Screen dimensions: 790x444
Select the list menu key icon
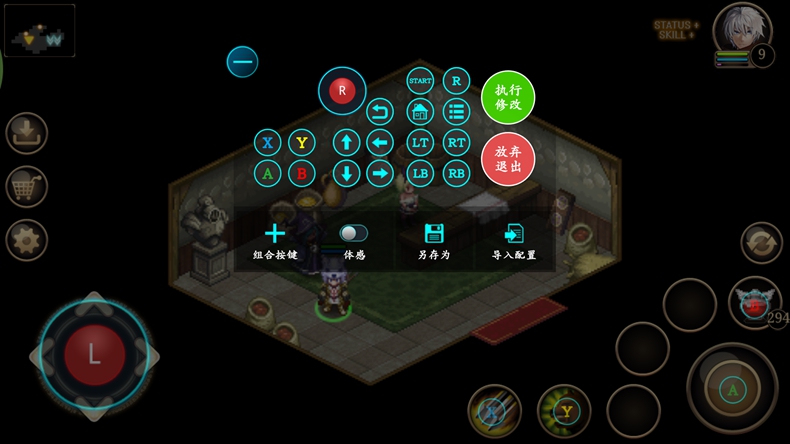[457, 111]
